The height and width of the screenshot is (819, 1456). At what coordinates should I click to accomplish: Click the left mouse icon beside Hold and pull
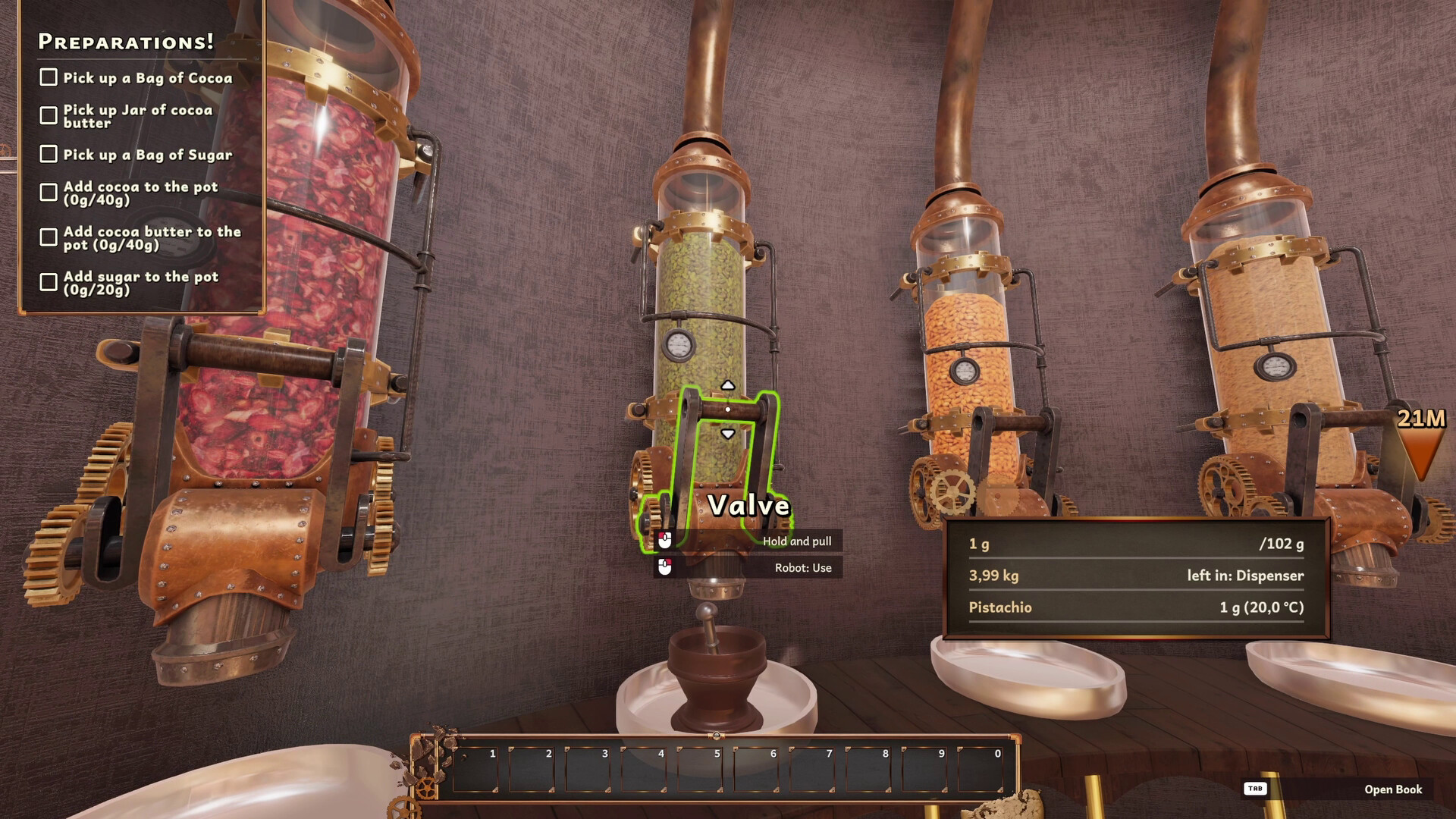point(664,541)
